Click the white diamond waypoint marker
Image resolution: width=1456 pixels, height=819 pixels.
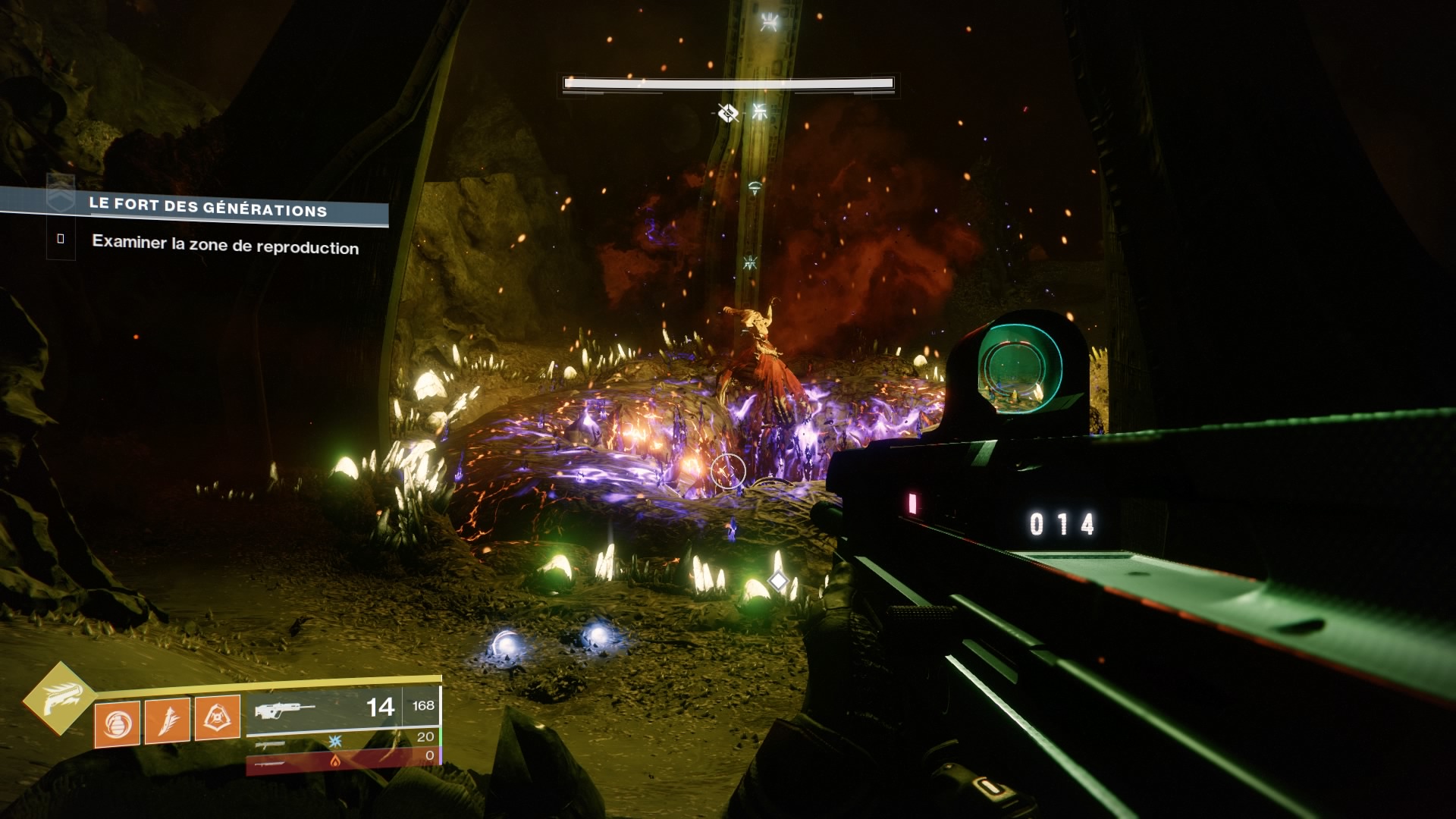(778, 581)
